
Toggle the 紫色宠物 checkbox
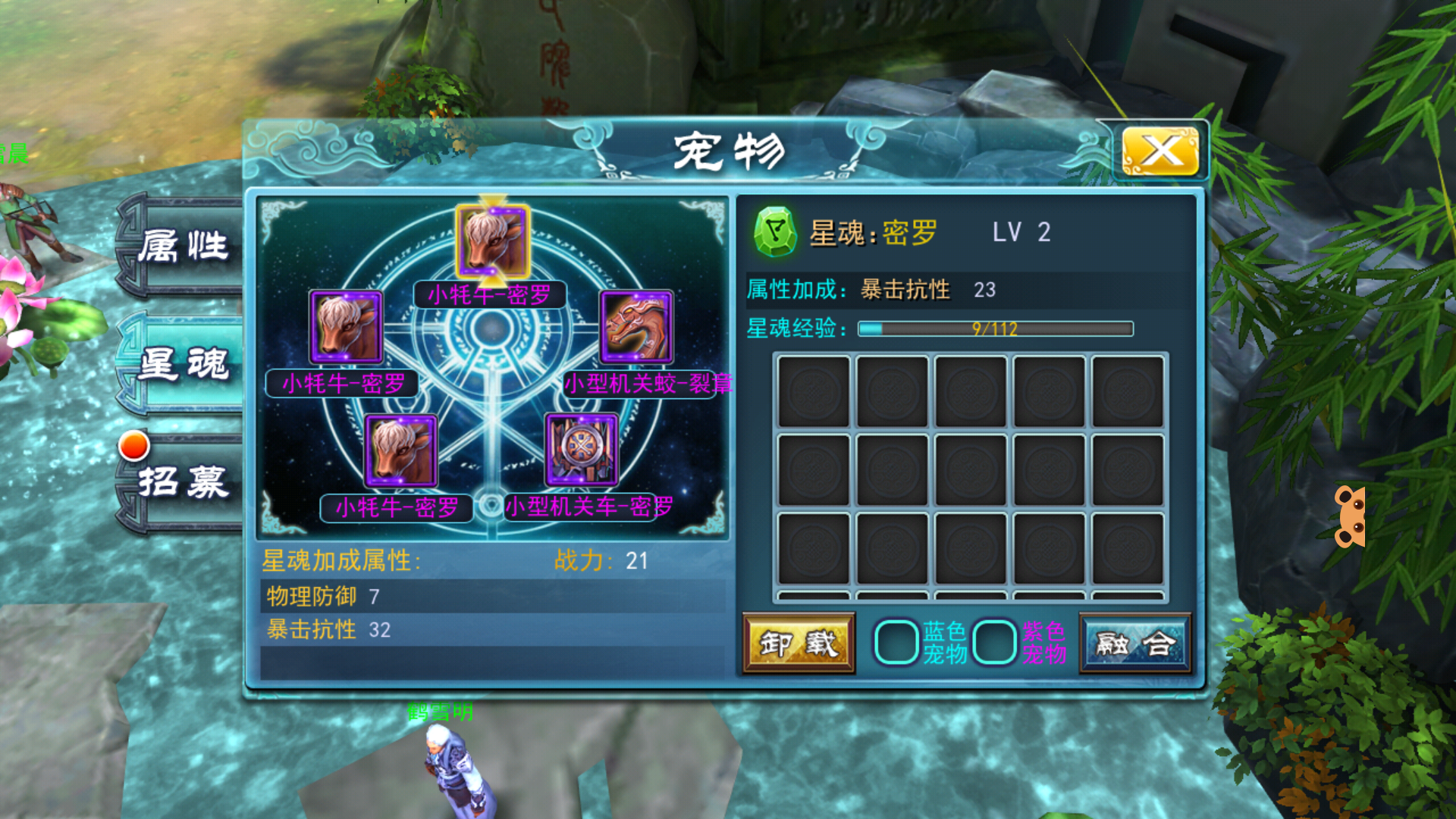coord(994,642)
